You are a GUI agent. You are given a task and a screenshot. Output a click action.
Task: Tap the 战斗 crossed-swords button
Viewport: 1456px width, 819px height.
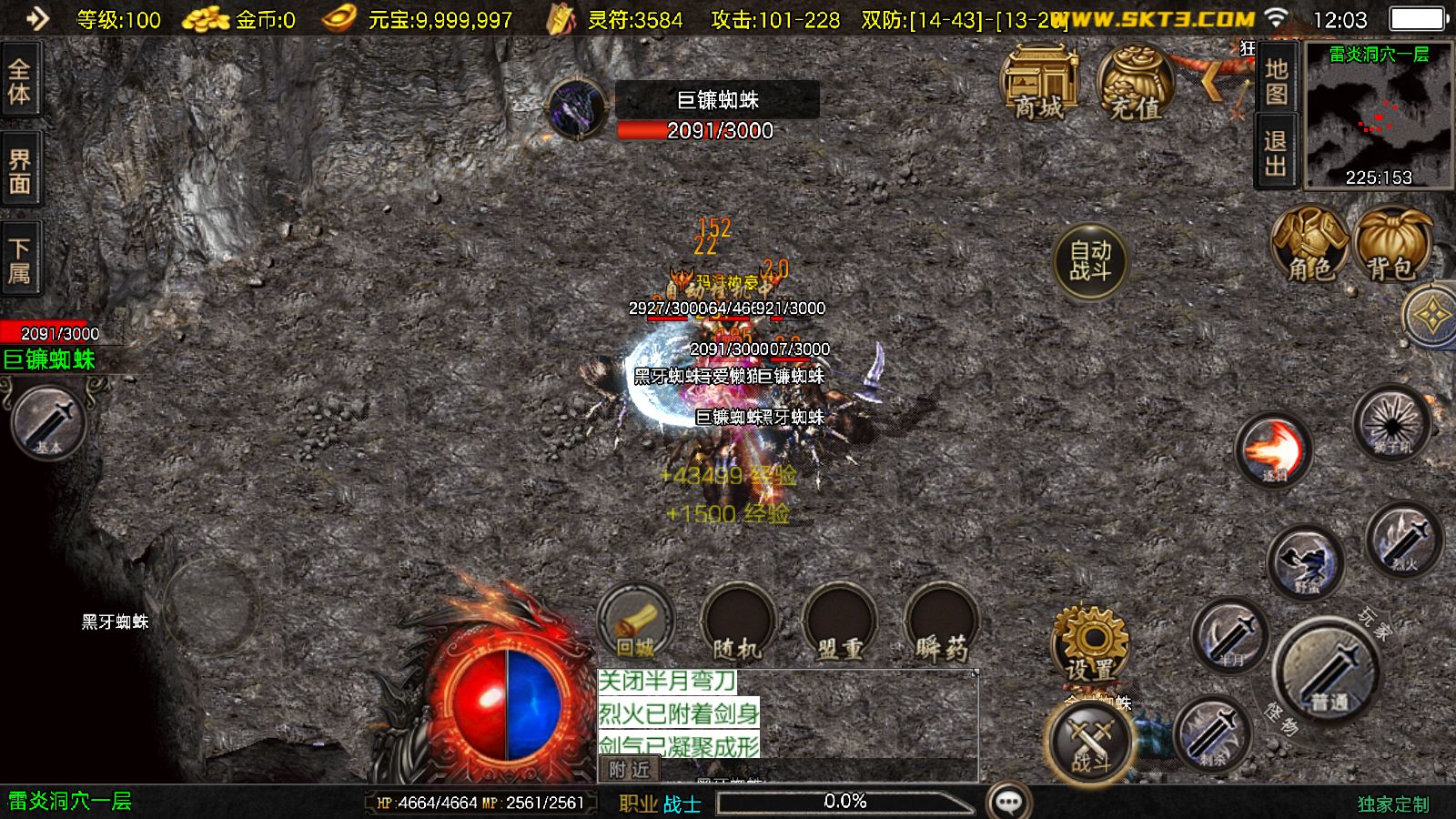tap(1090, 740)
